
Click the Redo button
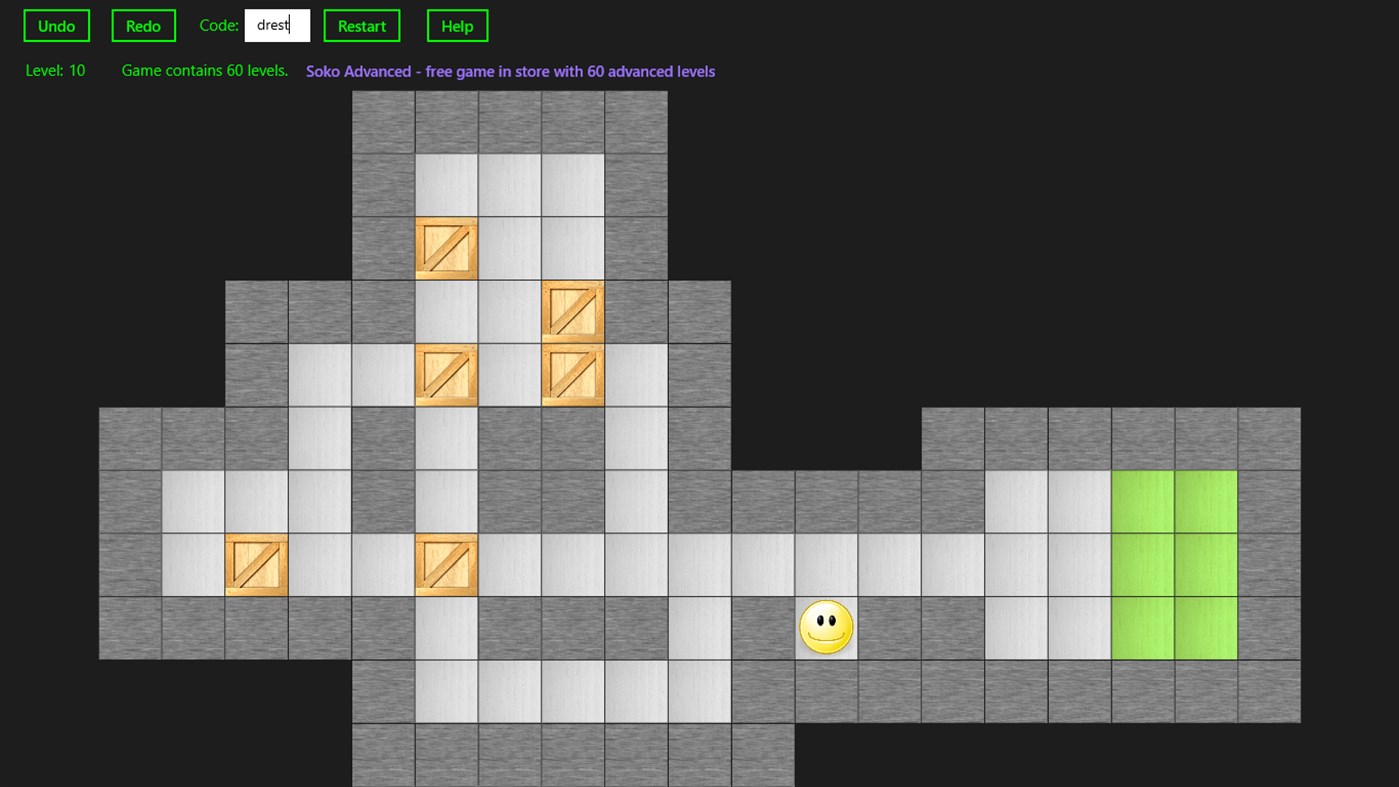click(x=143, y=25)
